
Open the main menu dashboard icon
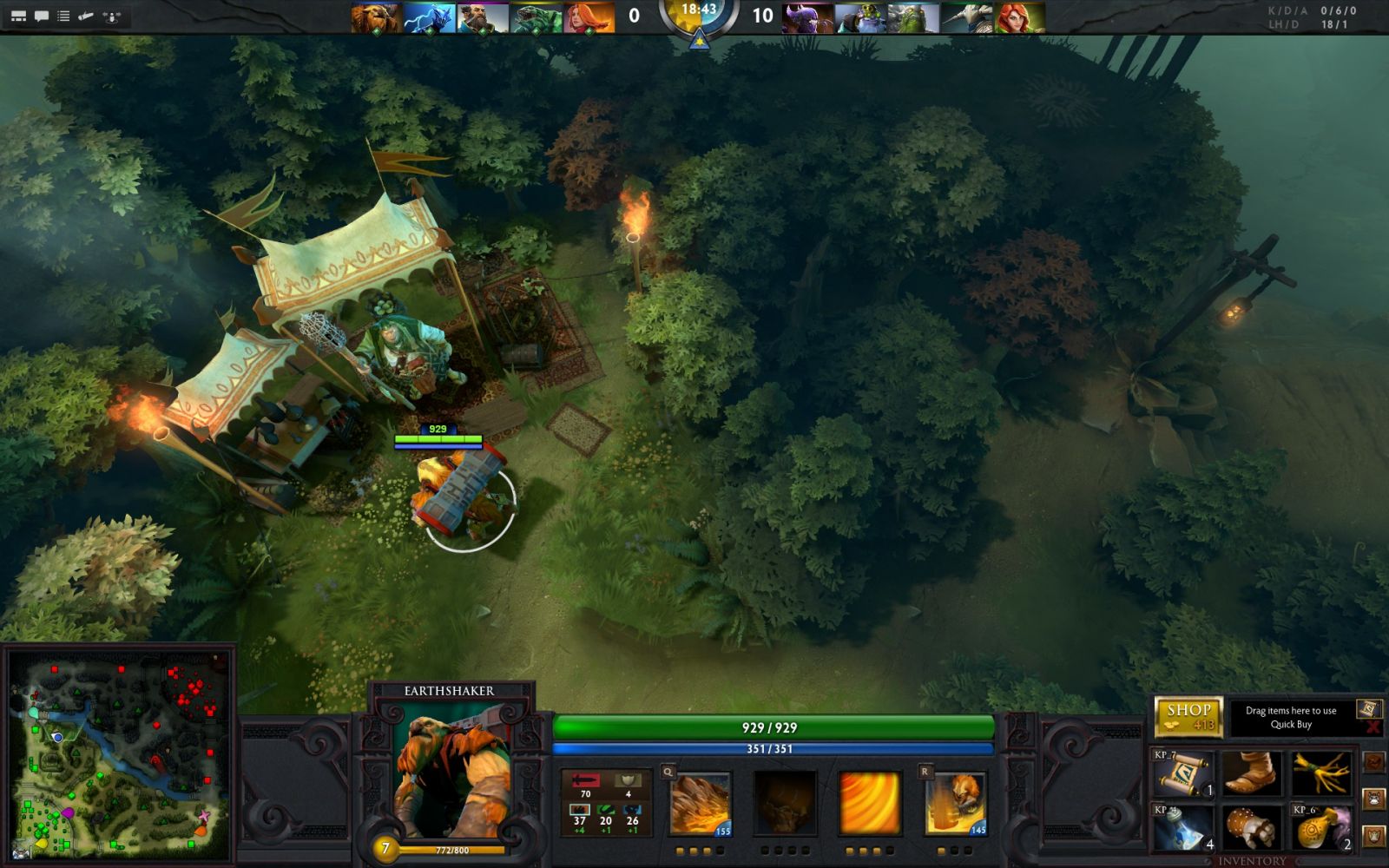(x=17, y=16)
